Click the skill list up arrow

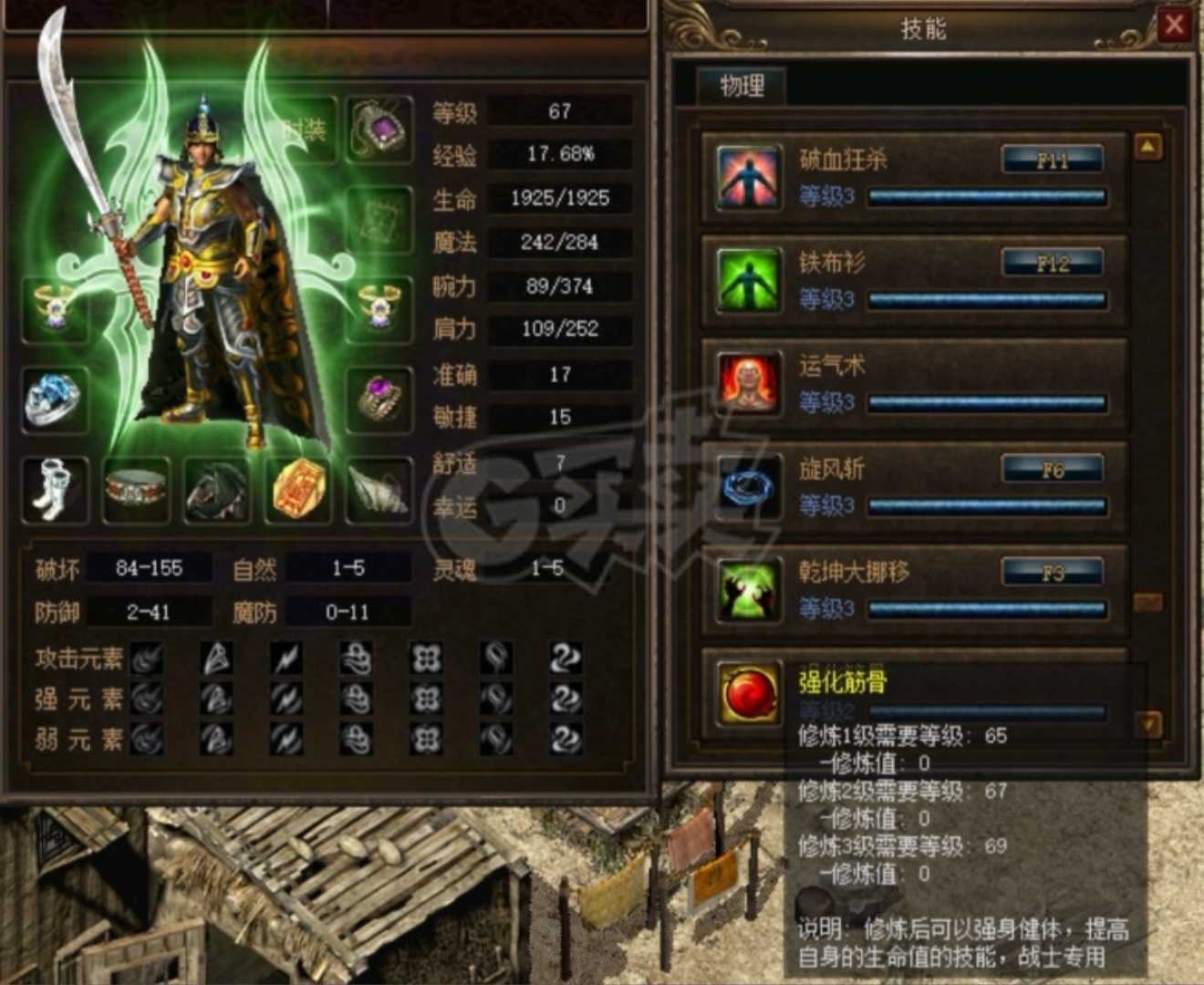(x=1147, y=146)
